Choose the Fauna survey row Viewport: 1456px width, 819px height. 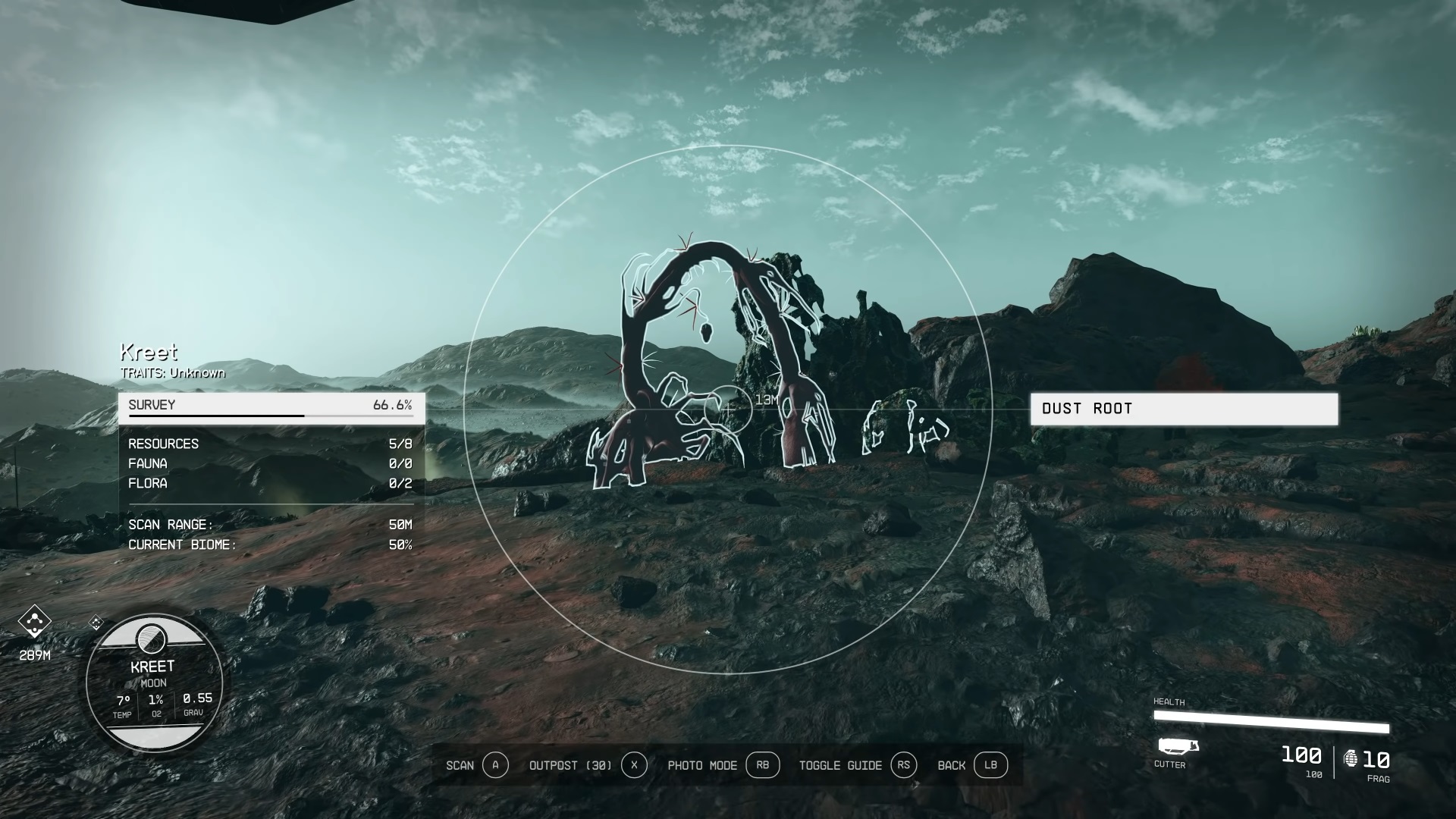pos(270,463)
